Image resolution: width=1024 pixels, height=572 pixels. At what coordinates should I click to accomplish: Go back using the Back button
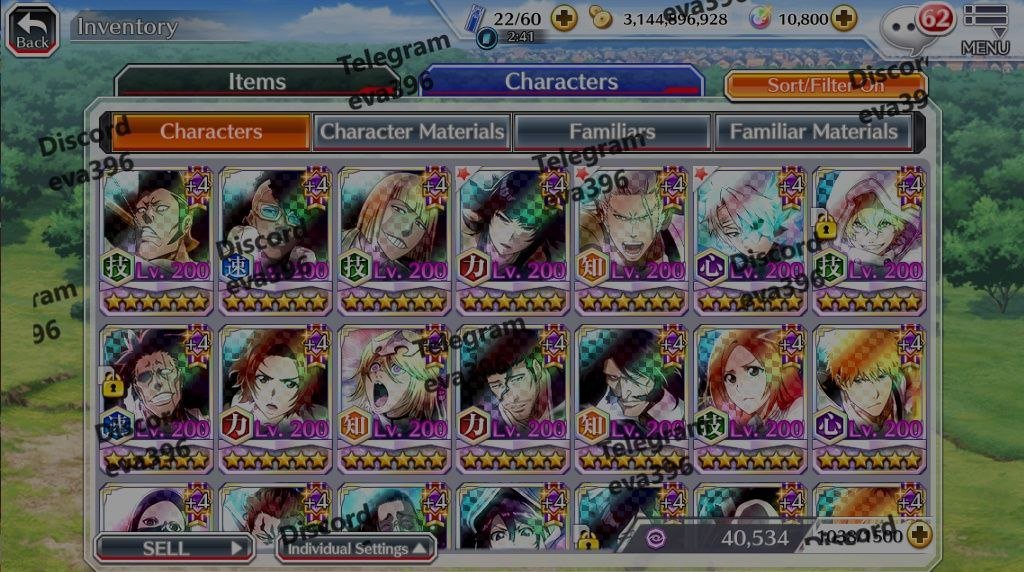click(x=32, y=28)
